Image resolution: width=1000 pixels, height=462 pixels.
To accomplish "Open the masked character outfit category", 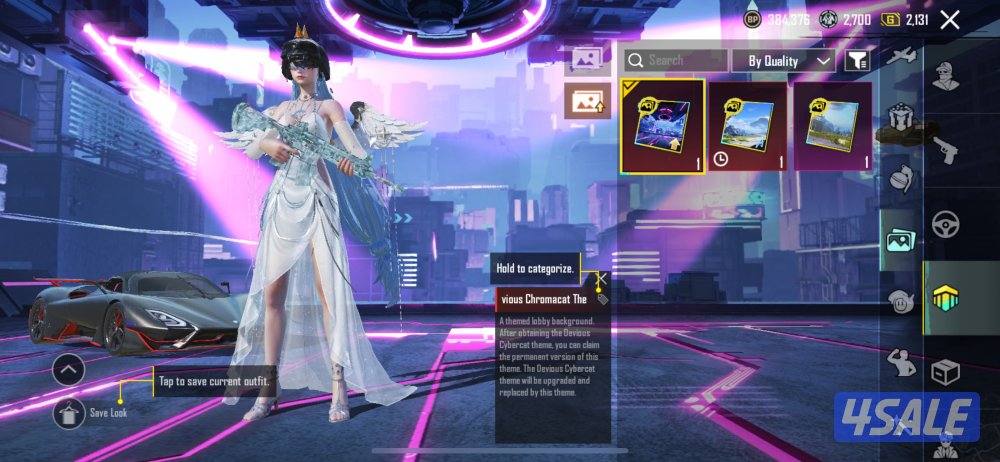I will [945, 76].
